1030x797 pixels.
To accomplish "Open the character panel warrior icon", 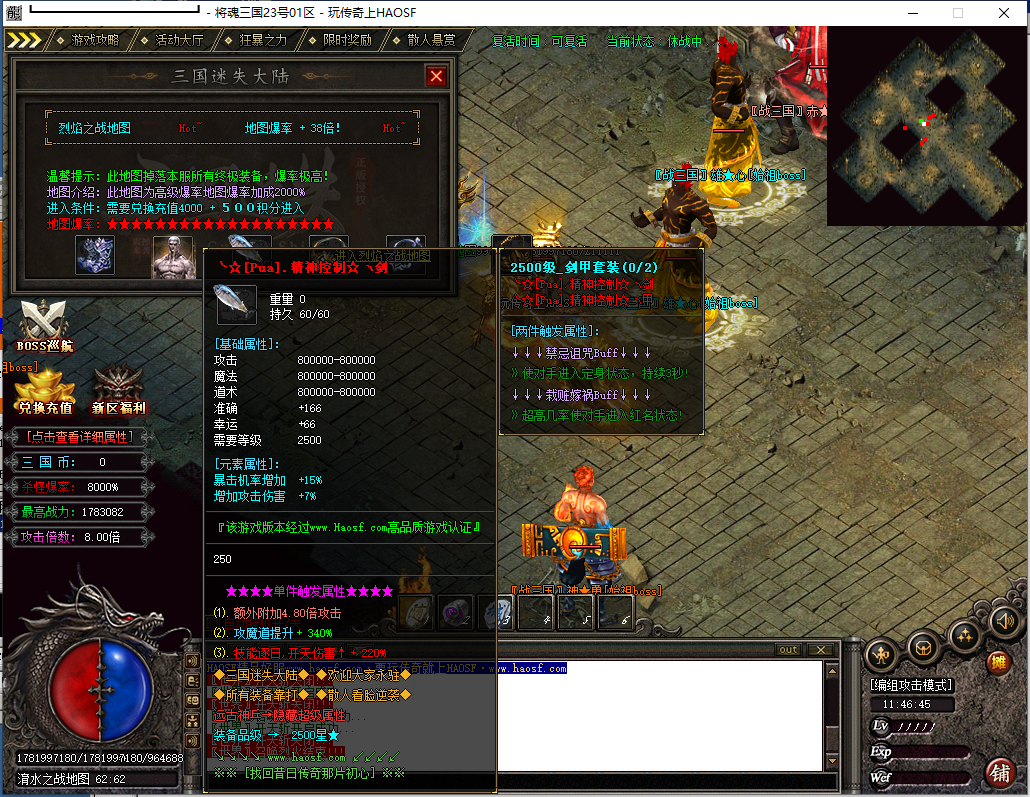I will (x=881, y=655).
